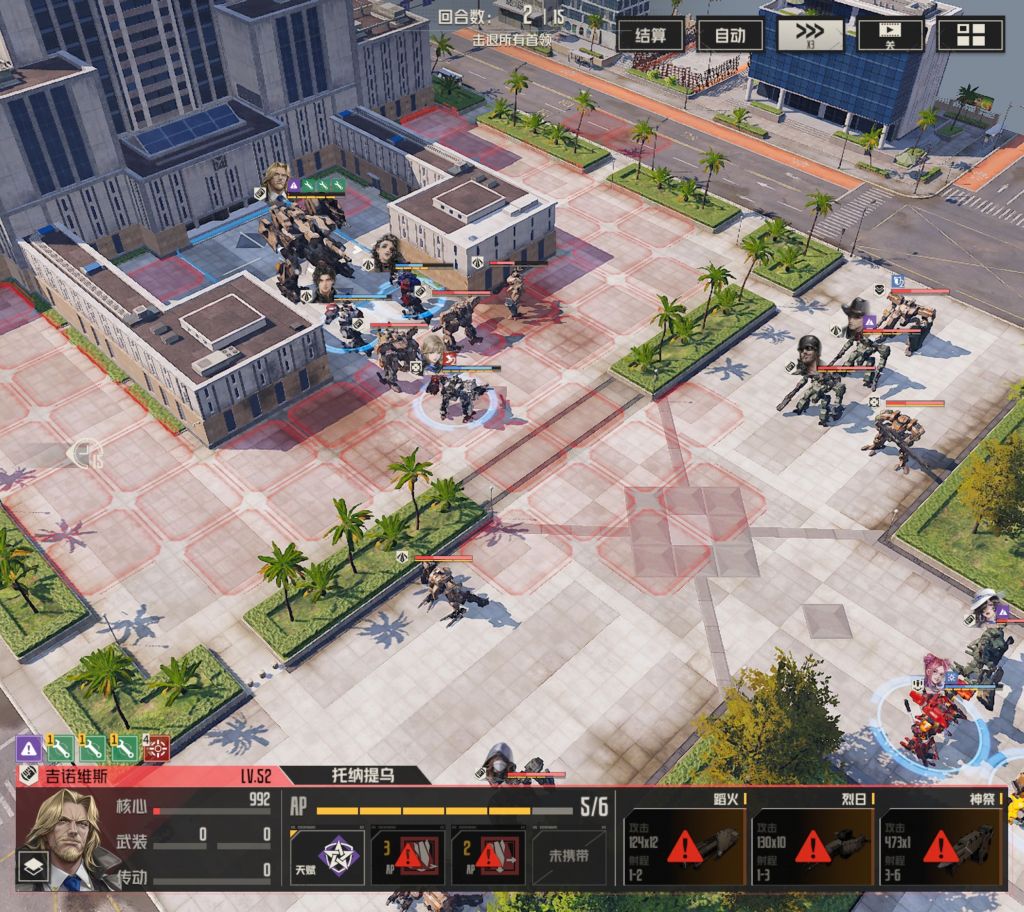Toggle 自动 auto-battle mode
The image size is (1024, 912).
(730, 35)
